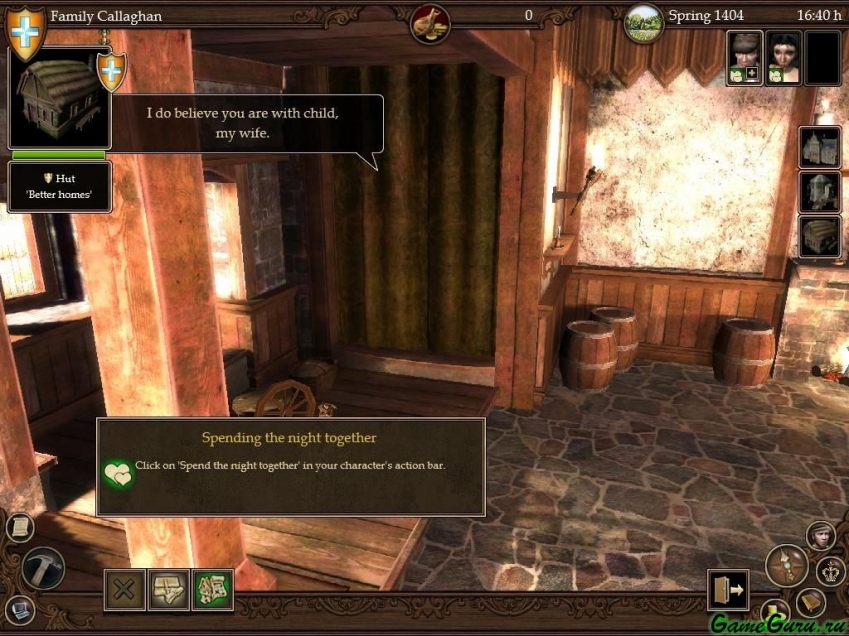Click the Family Callaghan shield crest
This screenshot has height=636, width=849.
[24, 29]
